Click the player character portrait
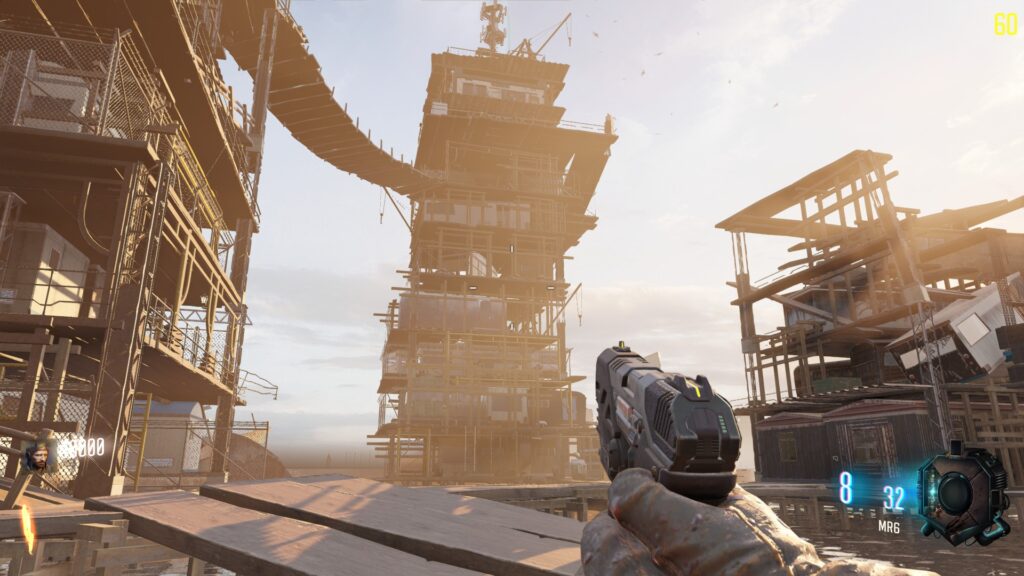 41,456
